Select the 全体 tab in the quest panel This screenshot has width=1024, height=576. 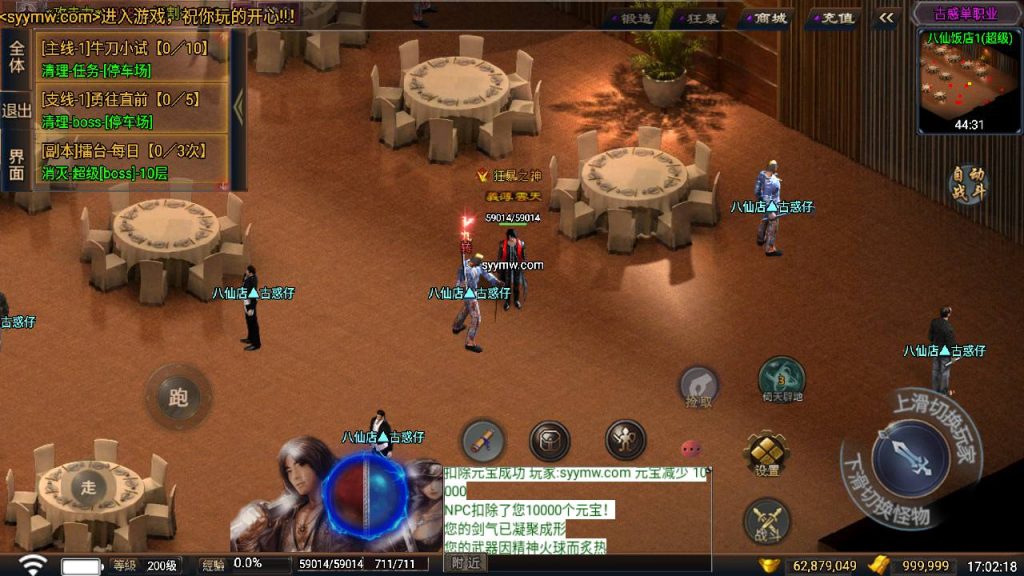pyautogui.click(x=16, y=56)
